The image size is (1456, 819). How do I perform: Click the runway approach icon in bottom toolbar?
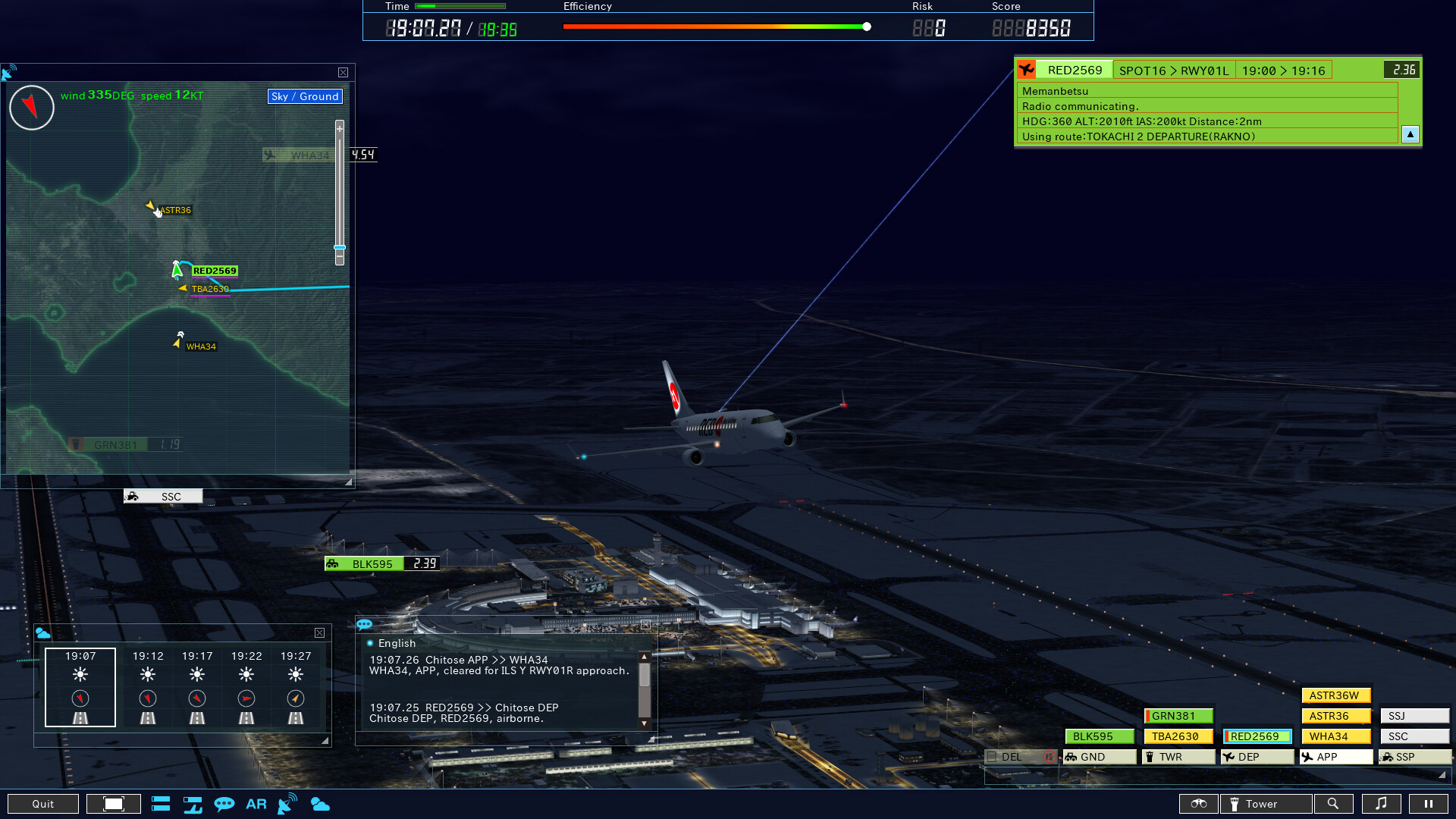[193, 803]
